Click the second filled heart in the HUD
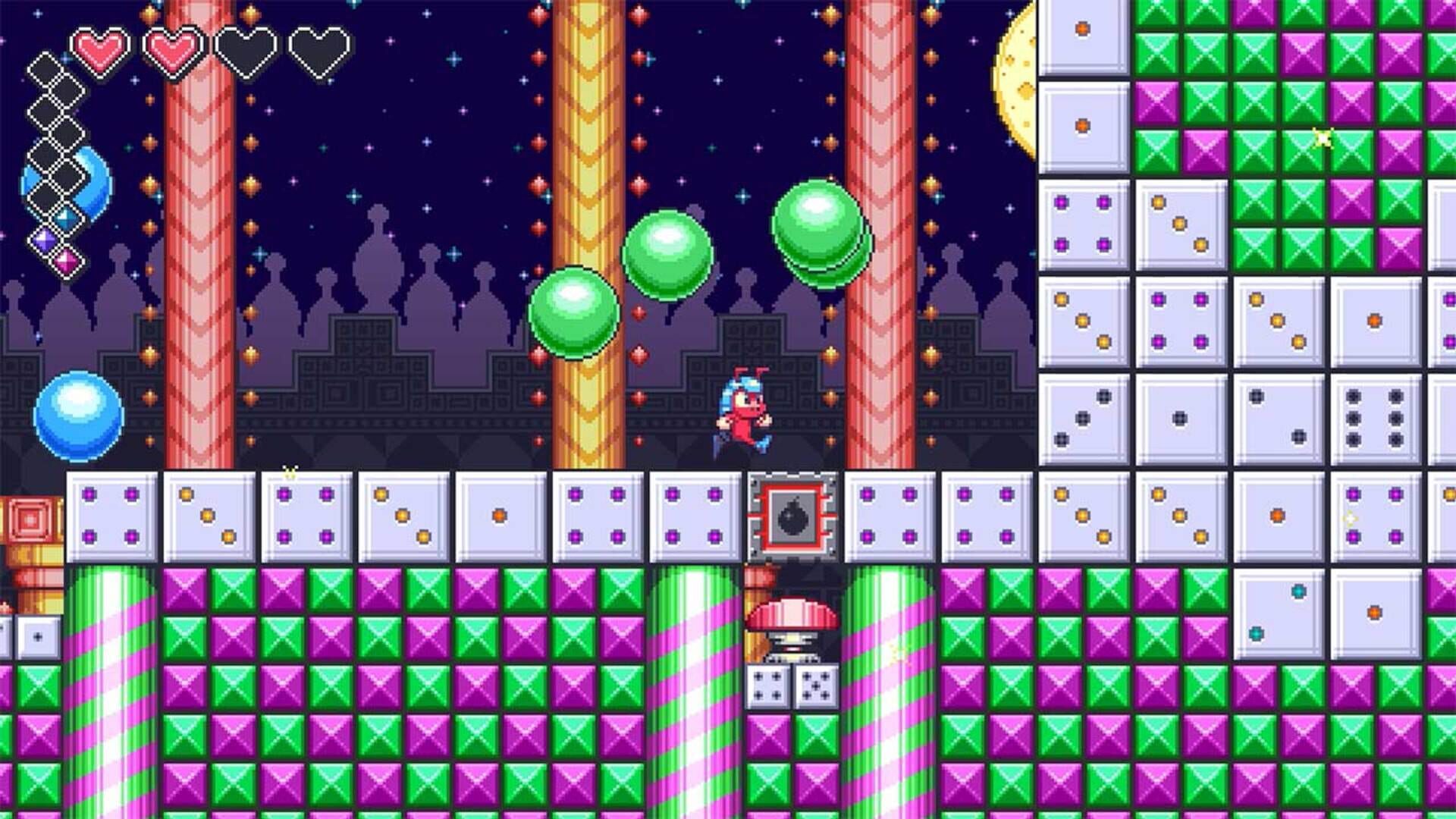Screen dimensions: 1456x819 pyautogui.click(x=171, y=52)
